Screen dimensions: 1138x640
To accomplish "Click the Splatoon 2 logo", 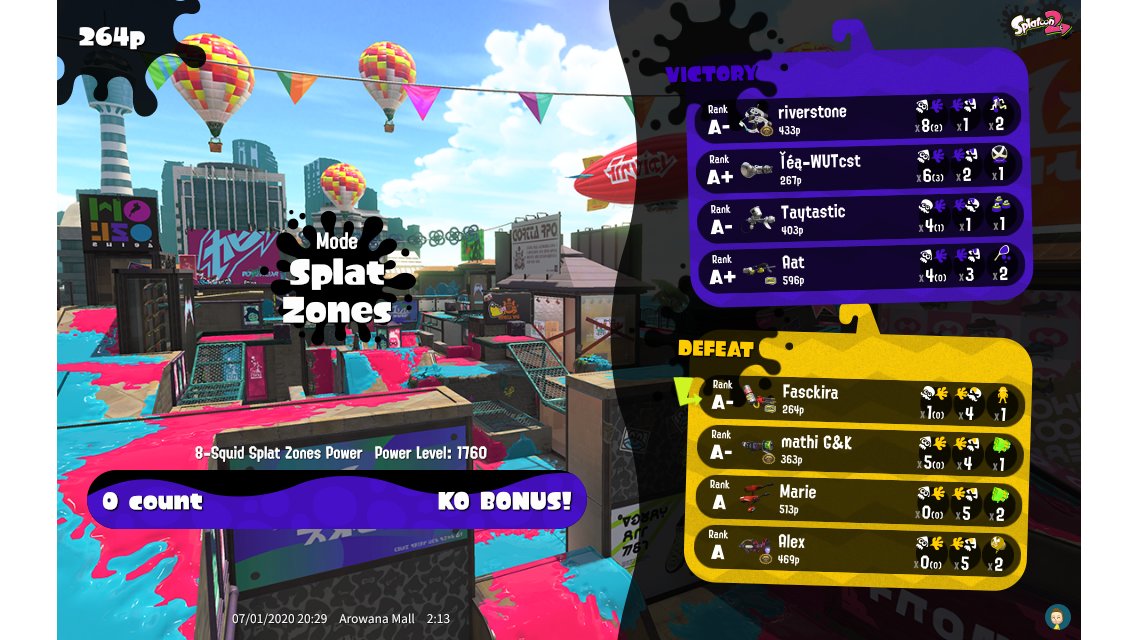I will click(1040, 23).
